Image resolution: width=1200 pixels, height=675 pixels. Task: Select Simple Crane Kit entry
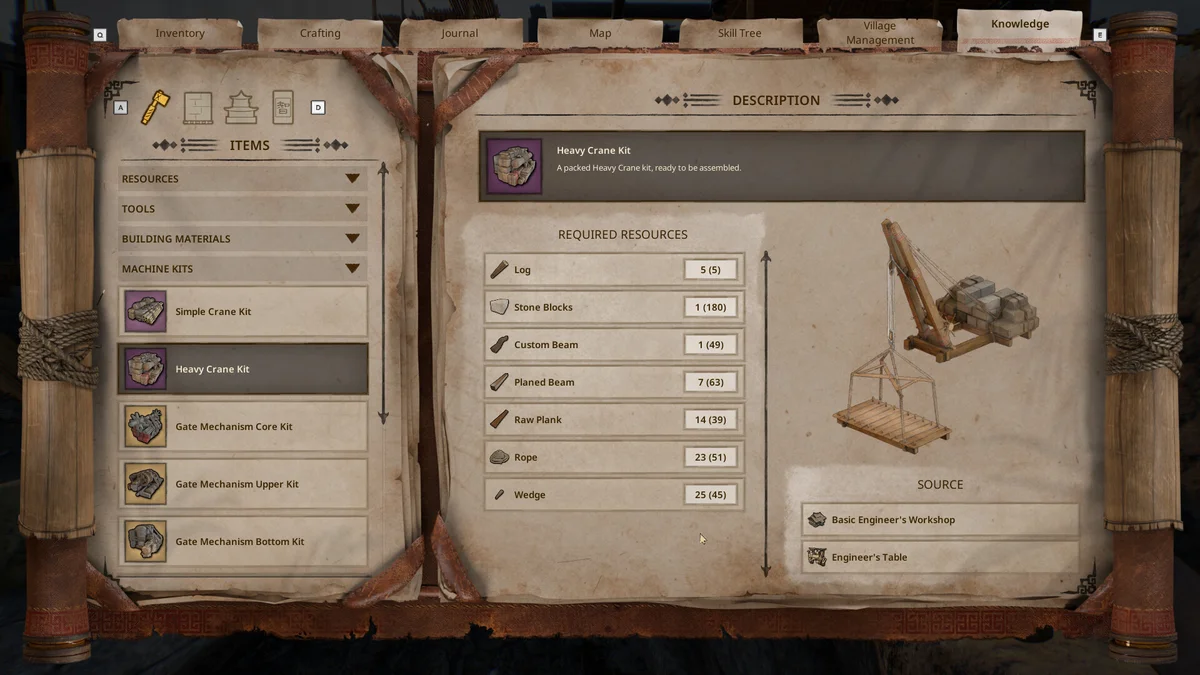click(x=243, y=312)
